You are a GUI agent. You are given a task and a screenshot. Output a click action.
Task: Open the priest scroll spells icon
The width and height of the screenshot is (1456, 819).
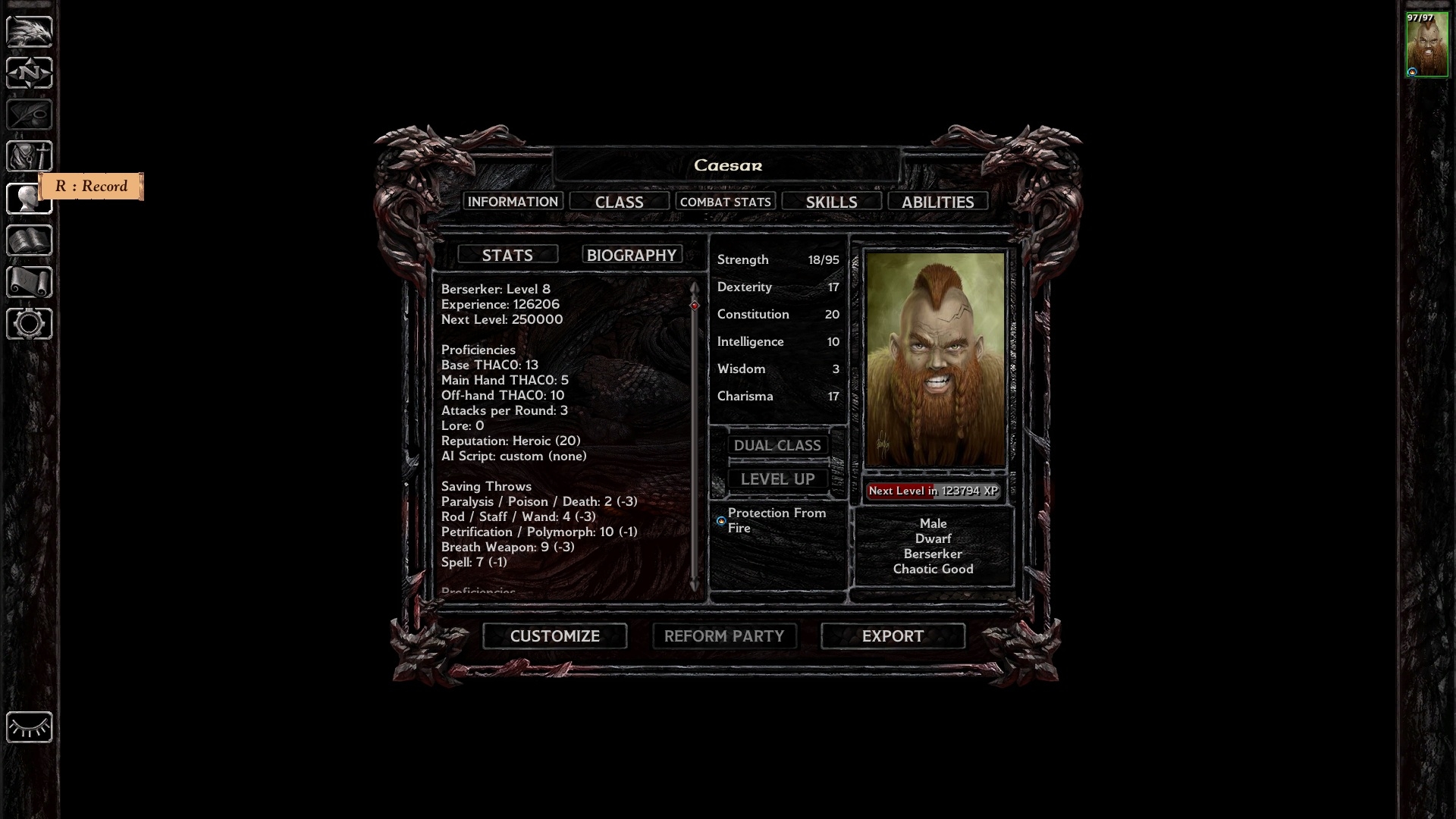click(29, 281)
